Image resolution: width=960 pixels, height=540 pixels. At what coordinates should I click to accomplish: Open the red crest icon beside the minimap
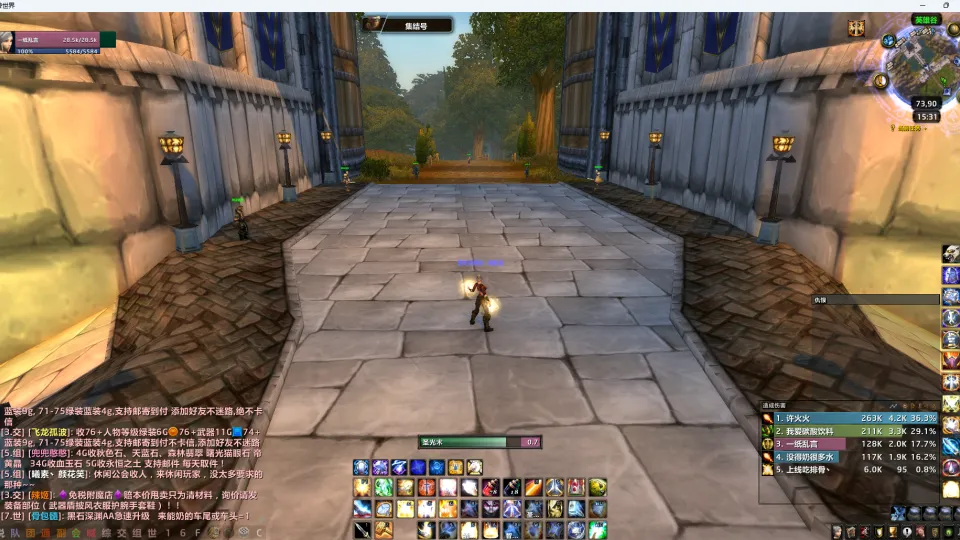[856, 29]
